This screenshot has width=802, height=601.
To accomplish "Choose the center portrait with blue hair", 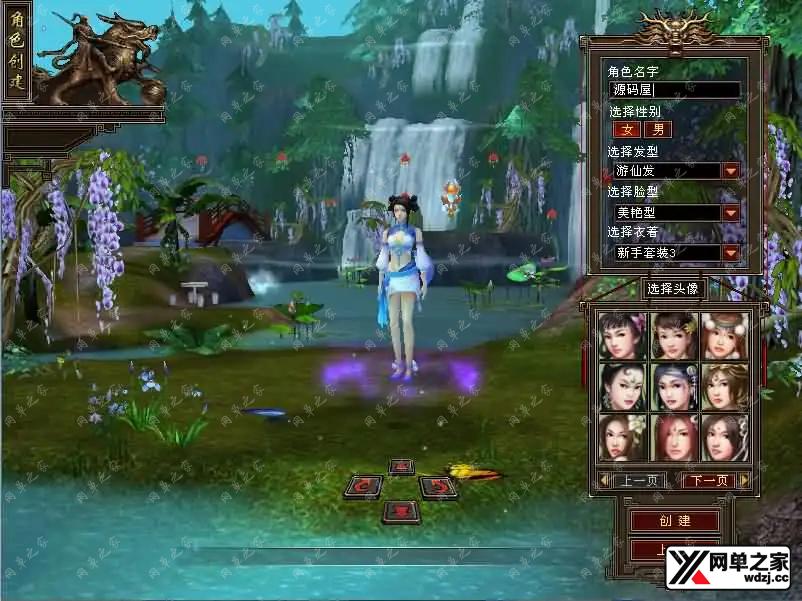I will (674, 387).
